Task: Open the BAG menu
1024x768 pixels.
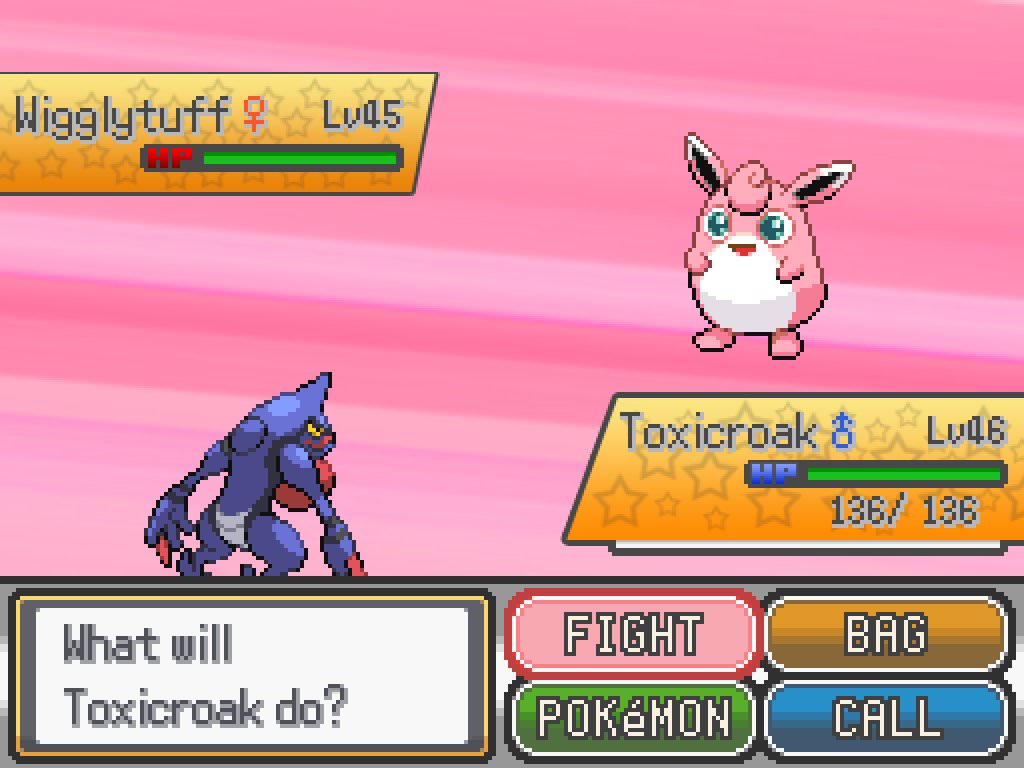Action: tap(885, 633)
